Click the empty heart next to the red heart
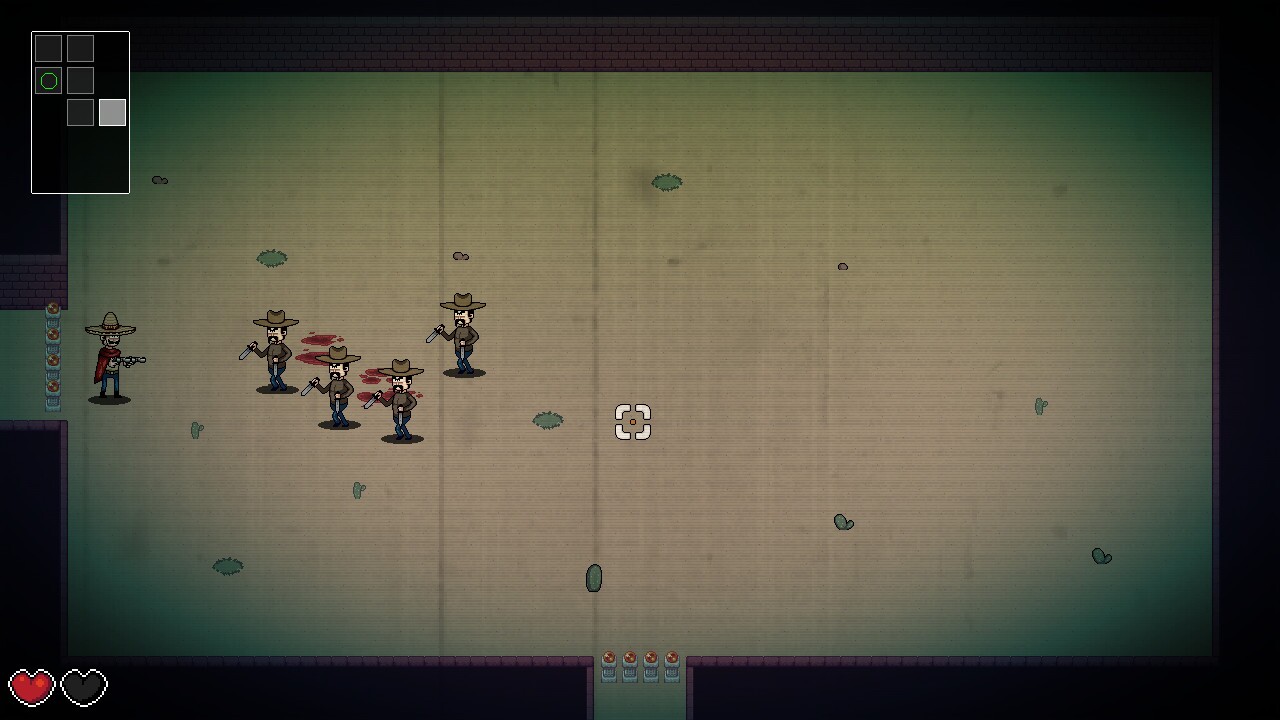Screen dimensions: 1280x720 tap(83, 688)
